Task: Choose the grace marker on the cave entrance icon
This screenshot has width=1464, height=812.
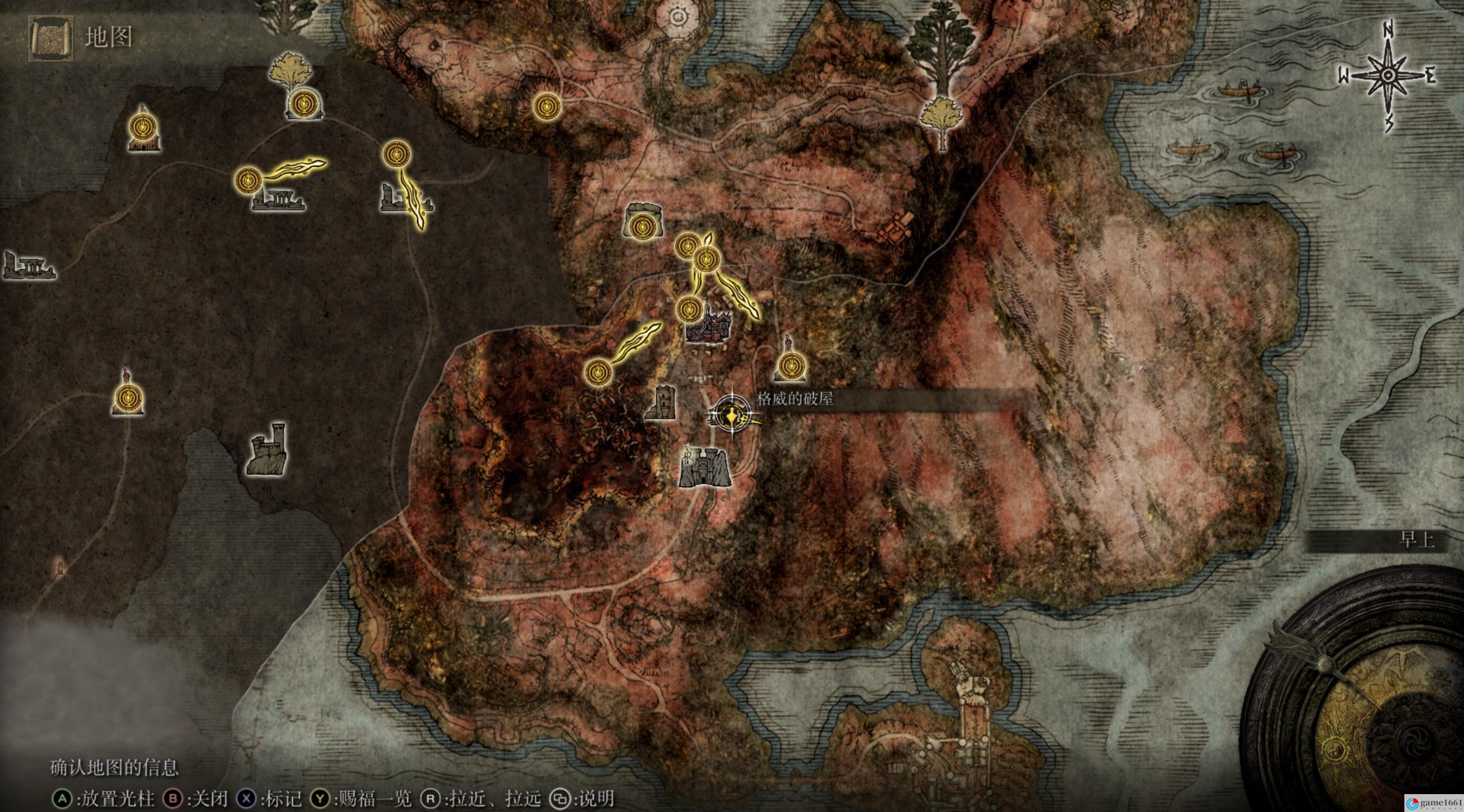Action: pos(642,227)
